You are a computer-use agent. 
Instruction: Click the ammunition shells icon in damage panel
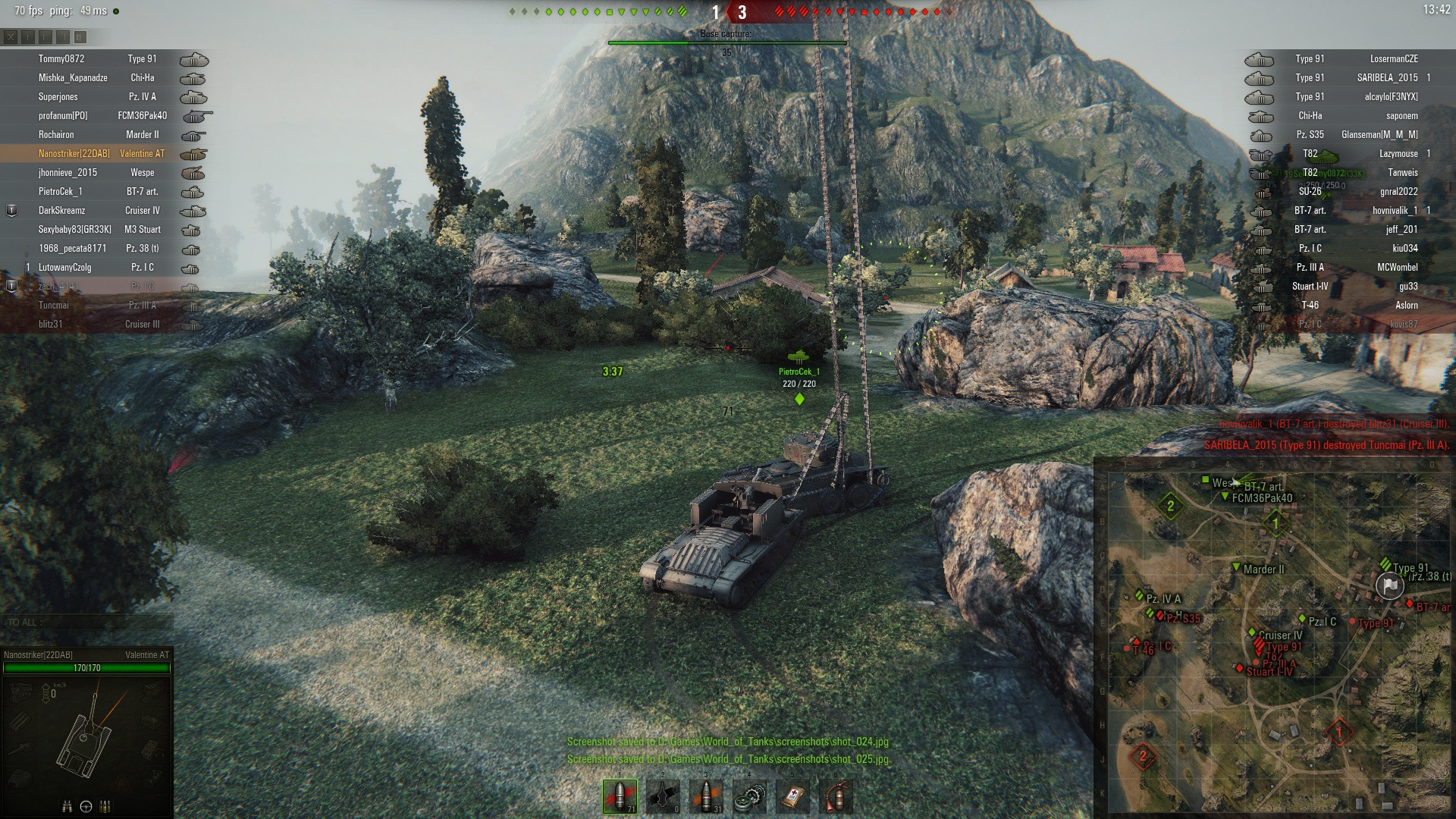pyautogui.click(x=105, y=806)
